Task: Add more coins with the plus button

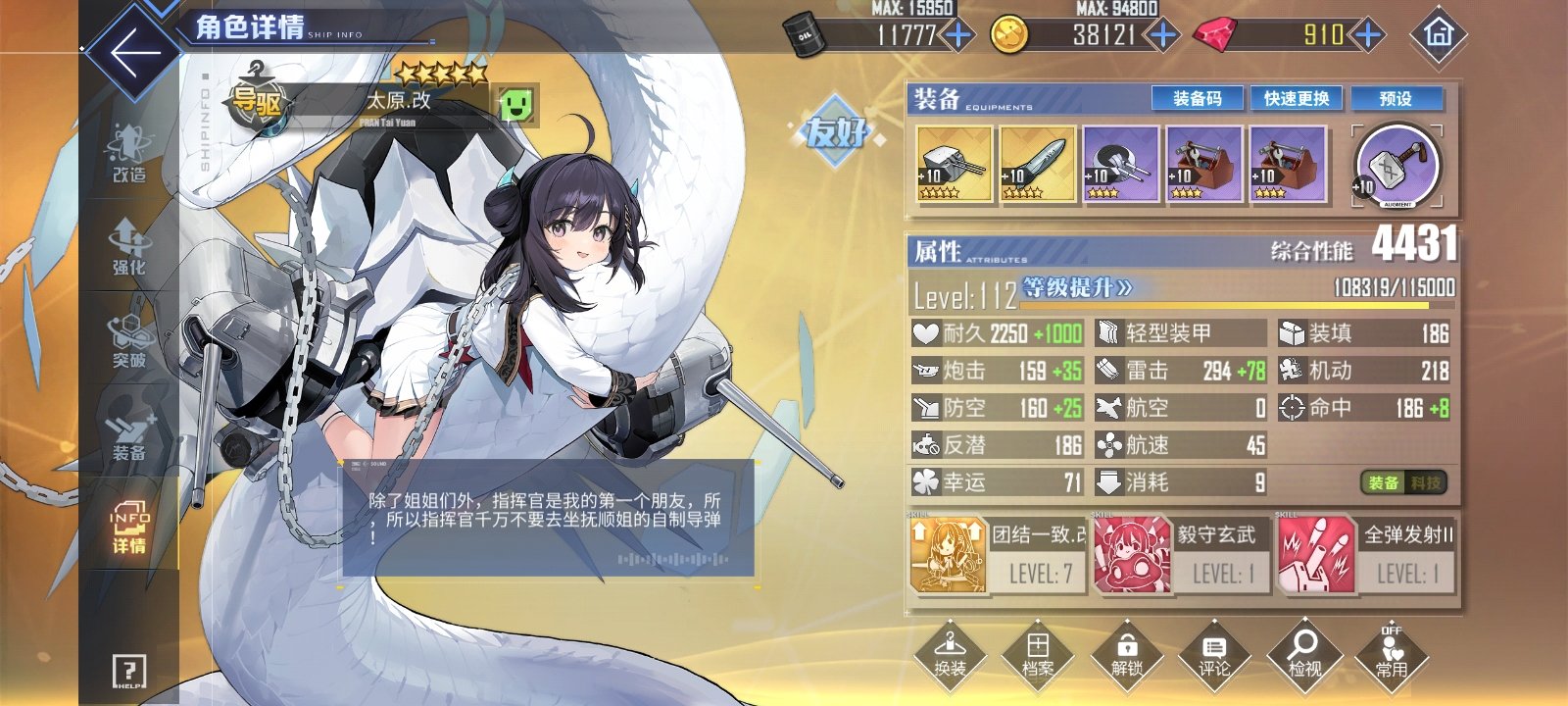Action: click(x=1162, y=36)
